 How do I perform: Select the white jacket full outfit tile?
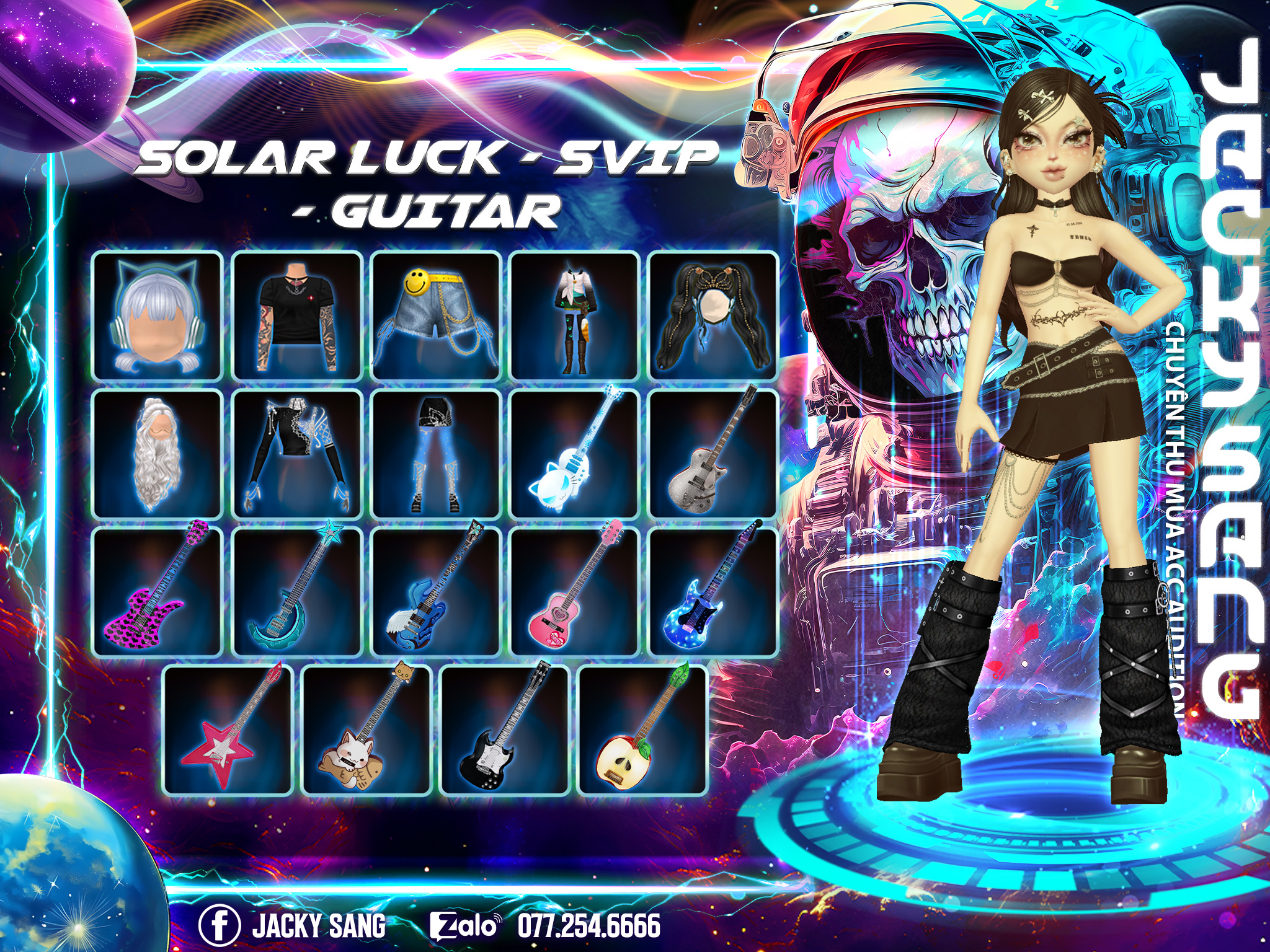pyautogui.click(x=575, y=315)
